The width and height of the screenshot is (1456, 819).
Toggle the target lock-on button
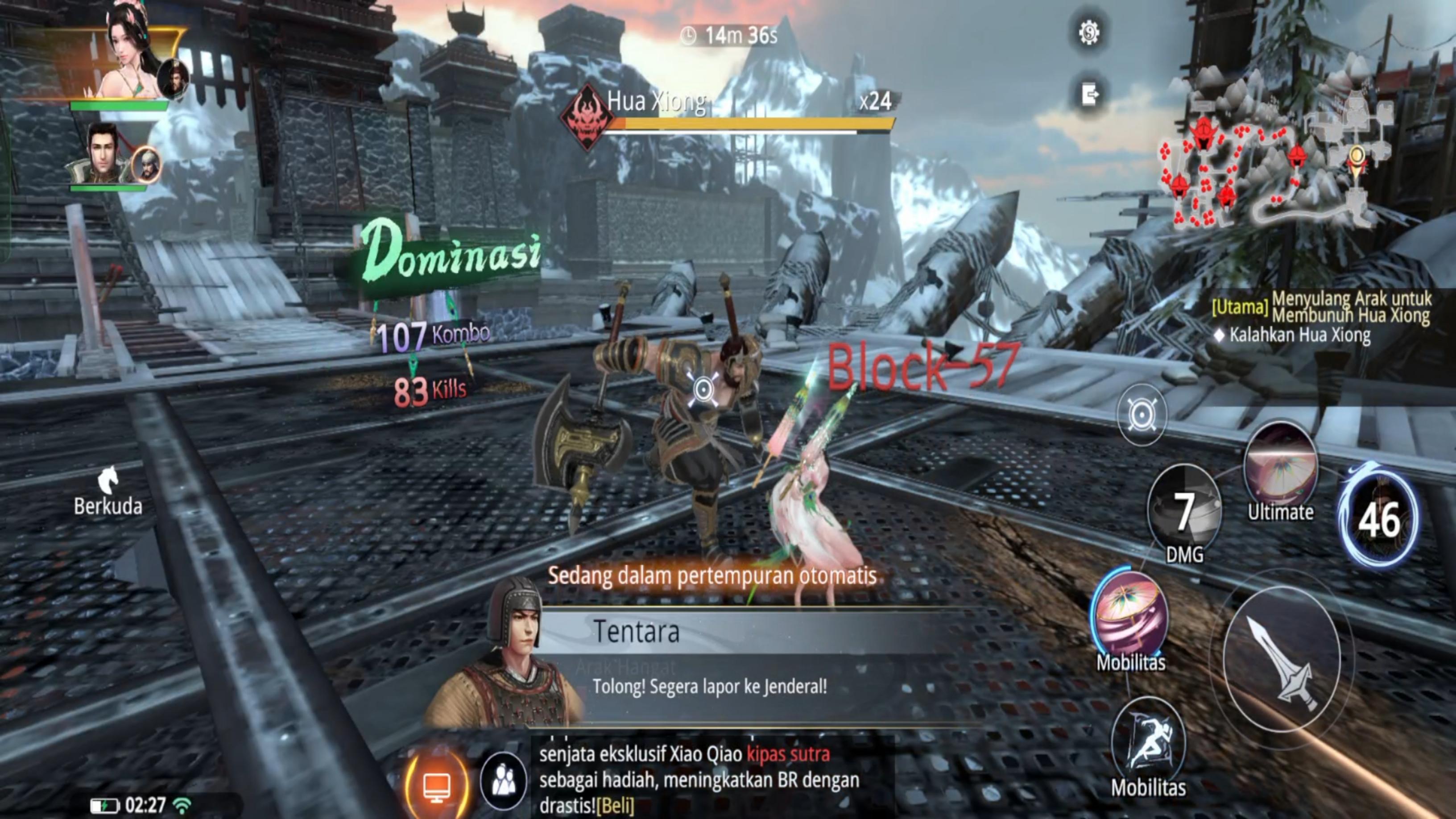[1141, 415]
